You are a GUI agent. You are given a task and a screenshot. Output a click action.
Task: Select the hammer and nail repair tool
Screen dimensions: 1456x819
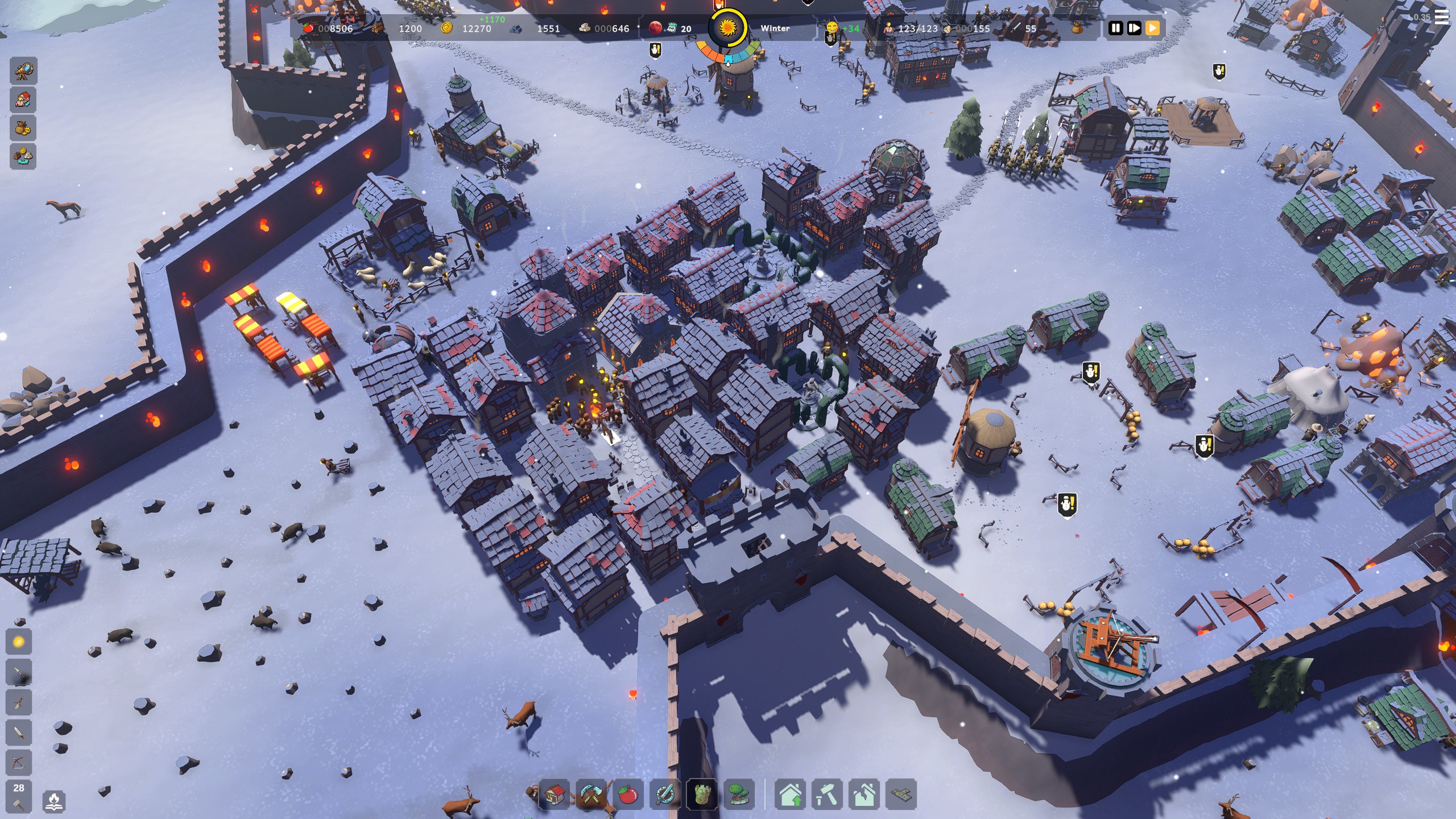tap(828, 794)
